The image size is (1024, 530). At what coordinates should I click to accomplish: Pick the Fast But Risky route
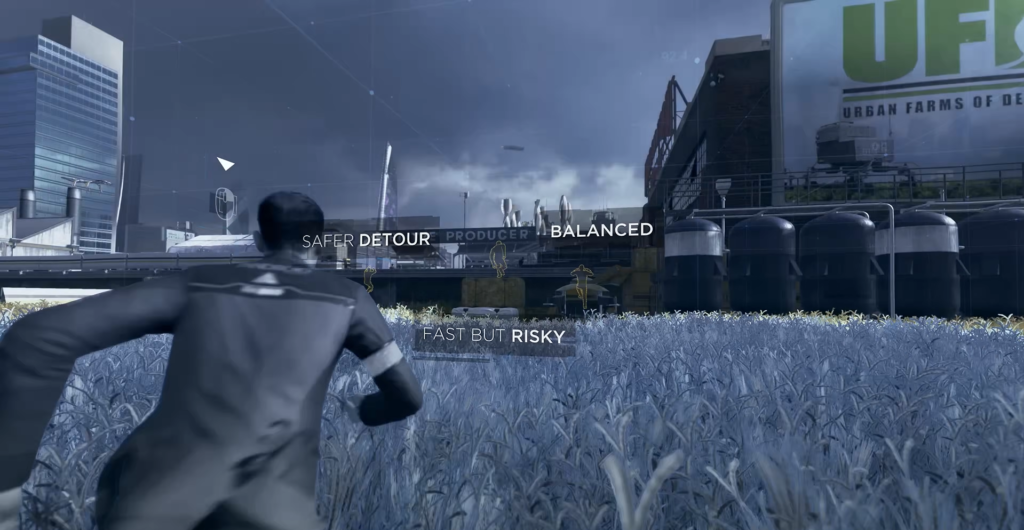[494, 335]
